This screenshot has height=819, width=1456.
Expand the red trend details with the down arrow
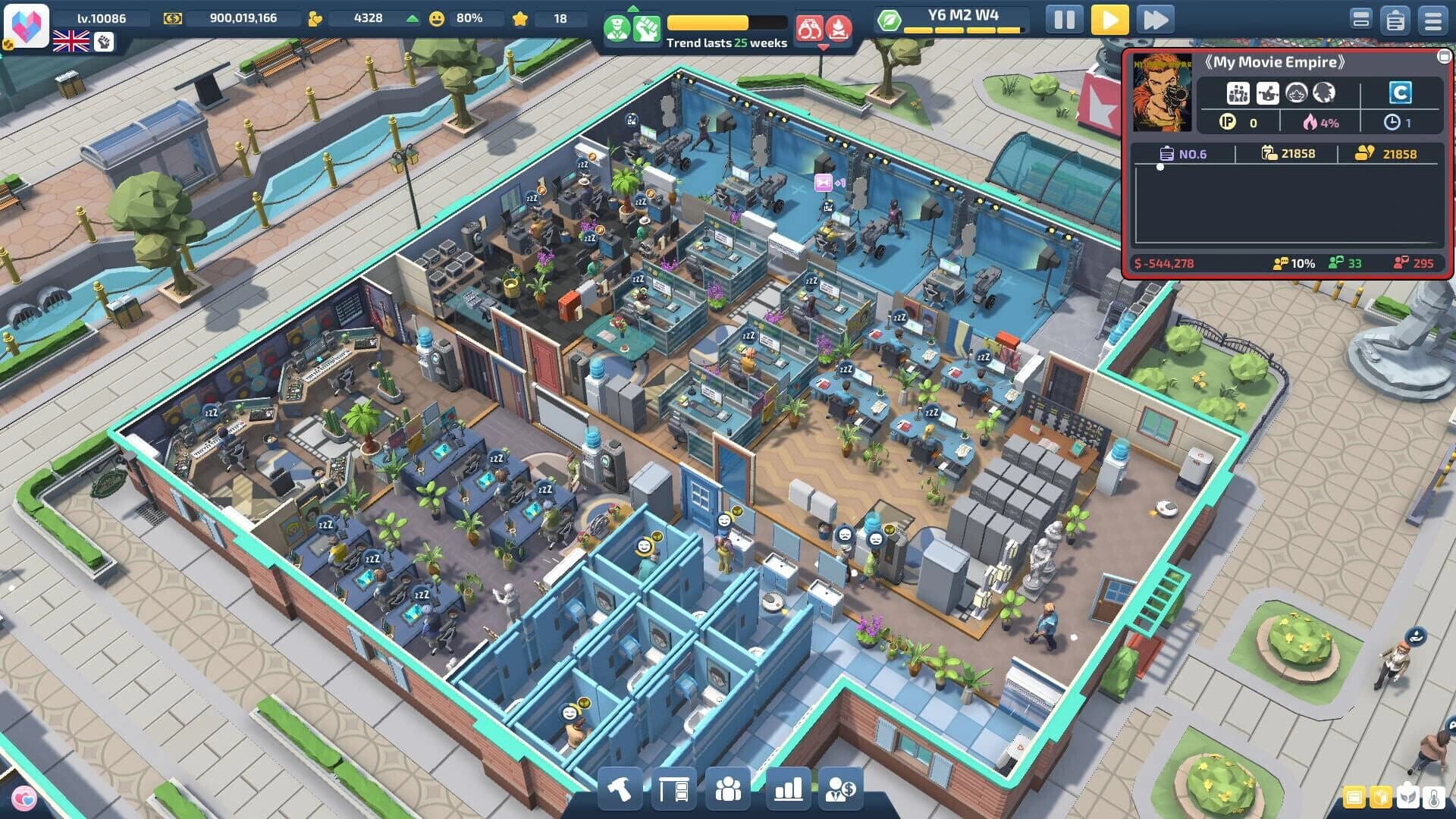(x=824, y=47)
